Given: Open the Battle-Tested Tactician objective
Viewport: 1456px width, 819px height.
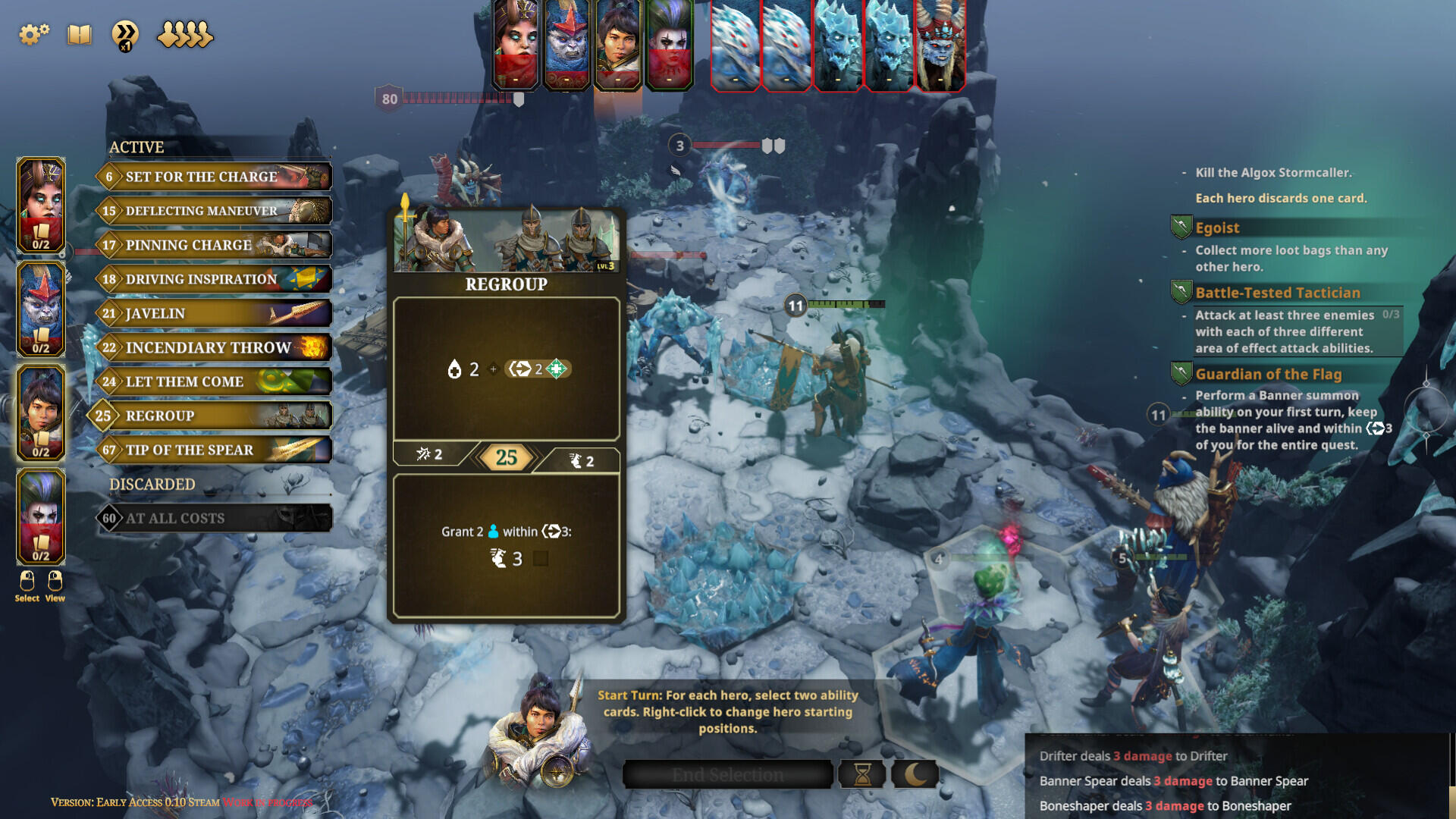Looking at the screenshot, I should 1277,293.
